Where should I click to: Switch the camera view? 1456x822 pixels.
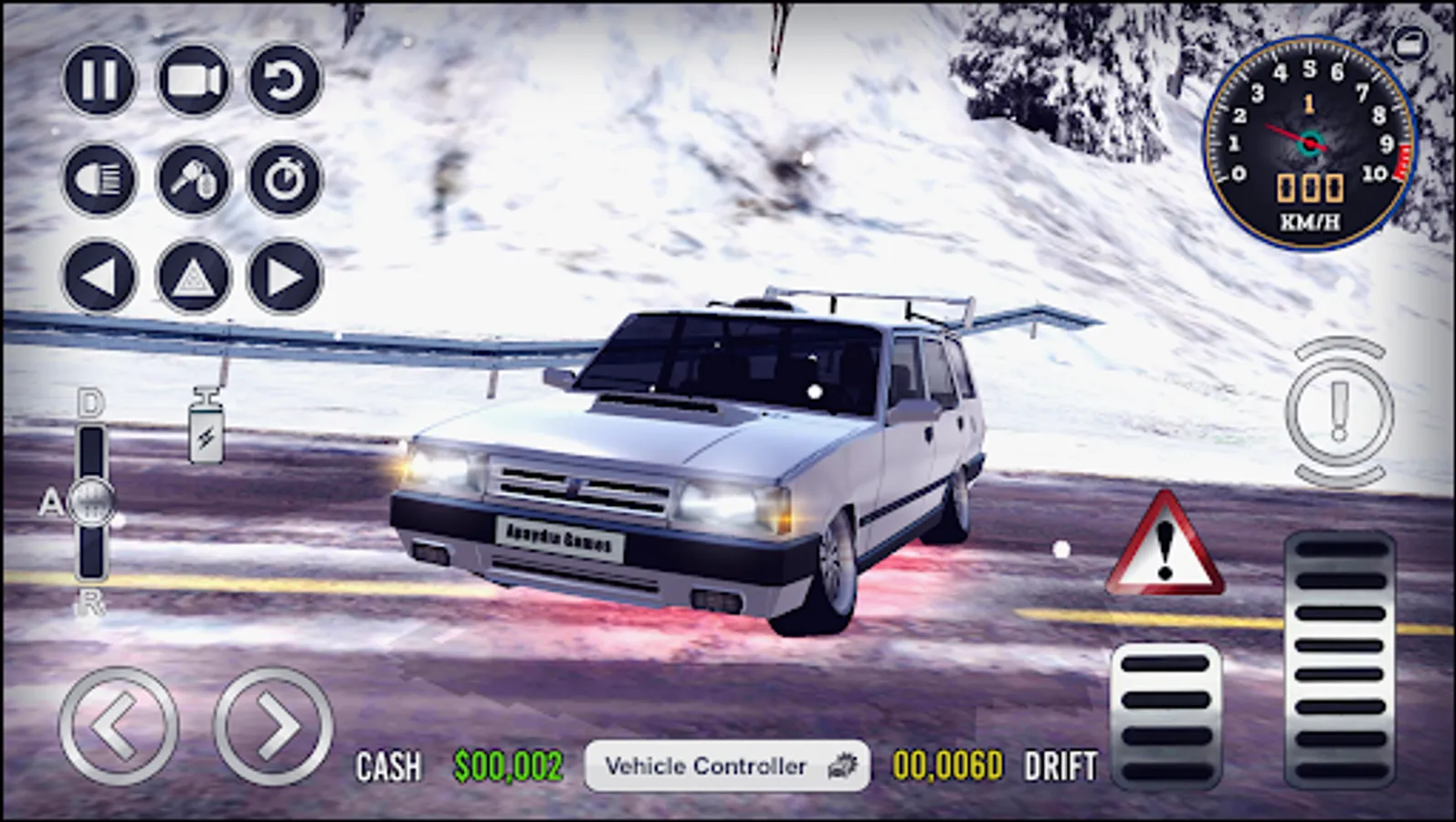(x=195, y=82)
